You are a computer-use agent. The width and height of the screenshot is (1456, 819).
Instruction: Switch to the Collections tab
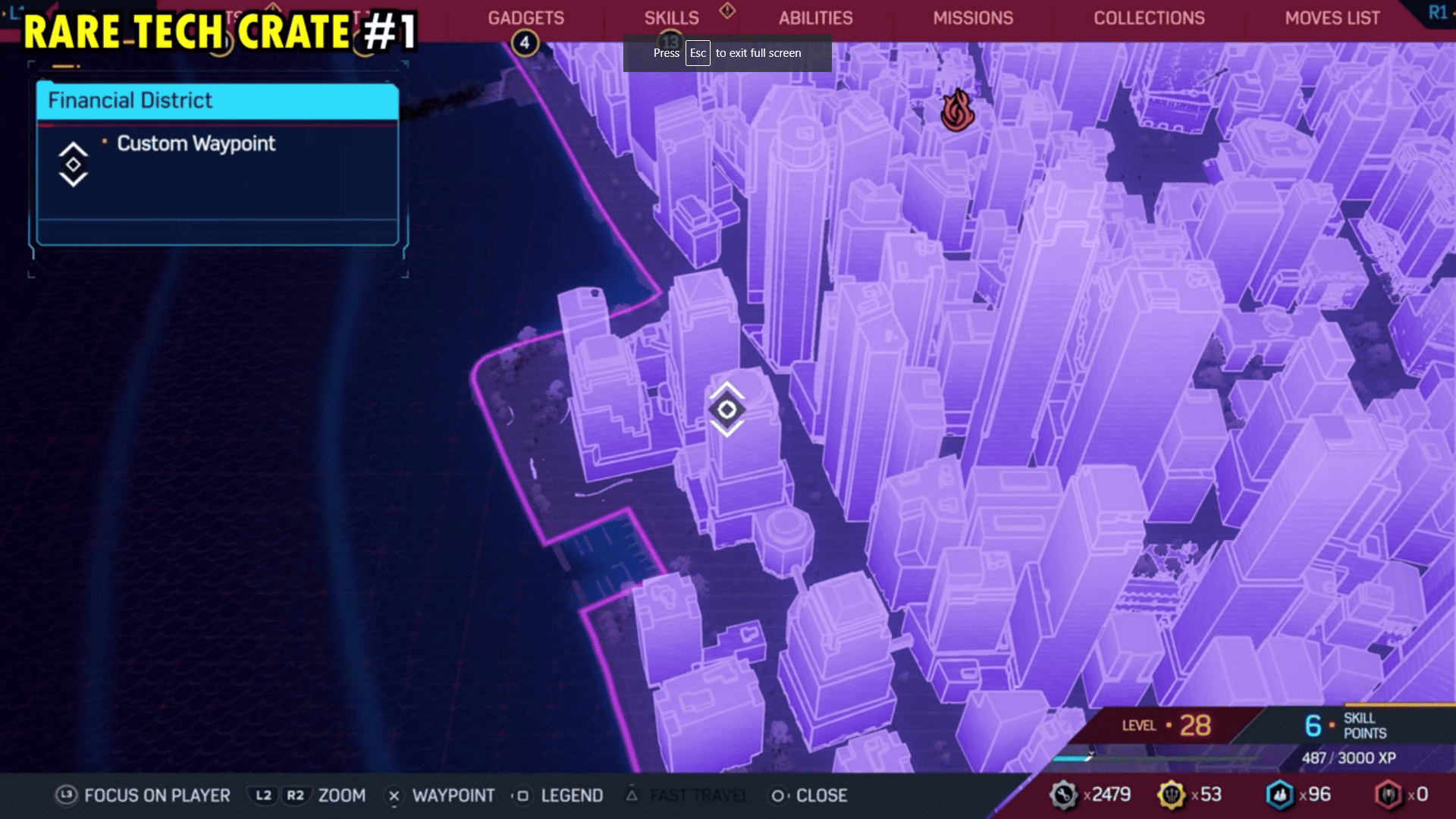coord(1150,17)
